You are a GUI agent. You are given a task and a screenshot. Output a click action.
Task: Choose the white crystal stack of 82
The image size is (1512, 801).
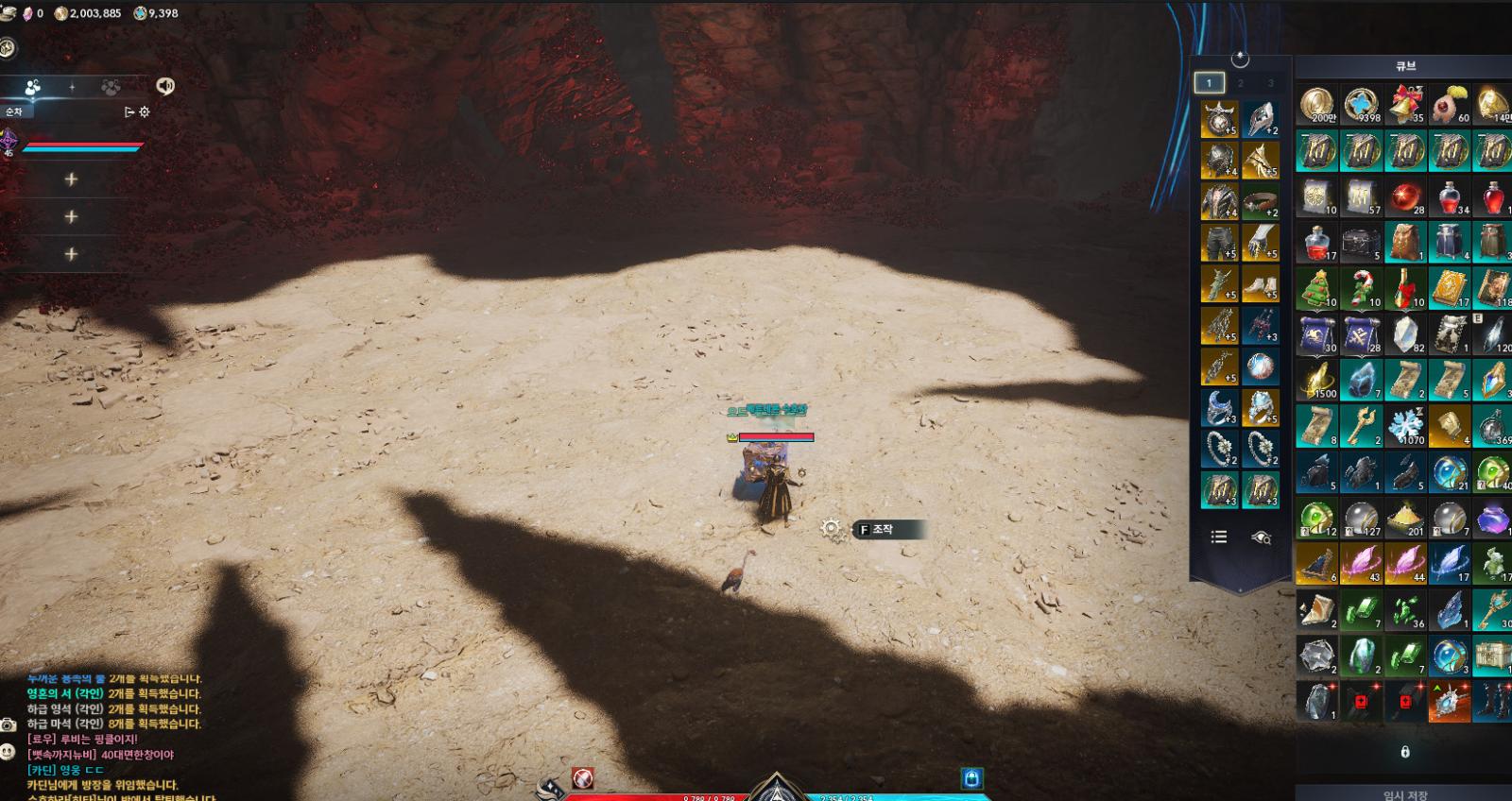point(1405,334)
